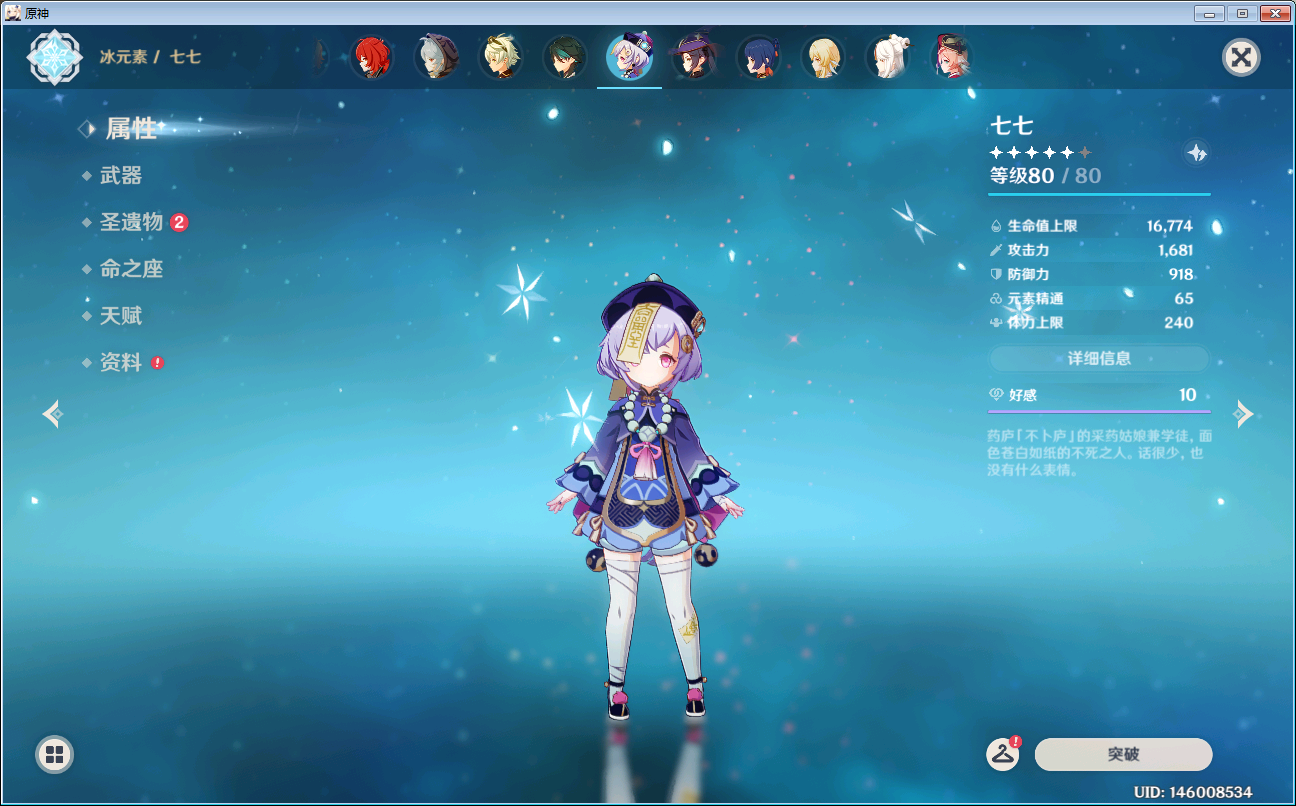The image size is (1296, 806).
Task: Open the 天赋 talents section
Action: point(121,316)
